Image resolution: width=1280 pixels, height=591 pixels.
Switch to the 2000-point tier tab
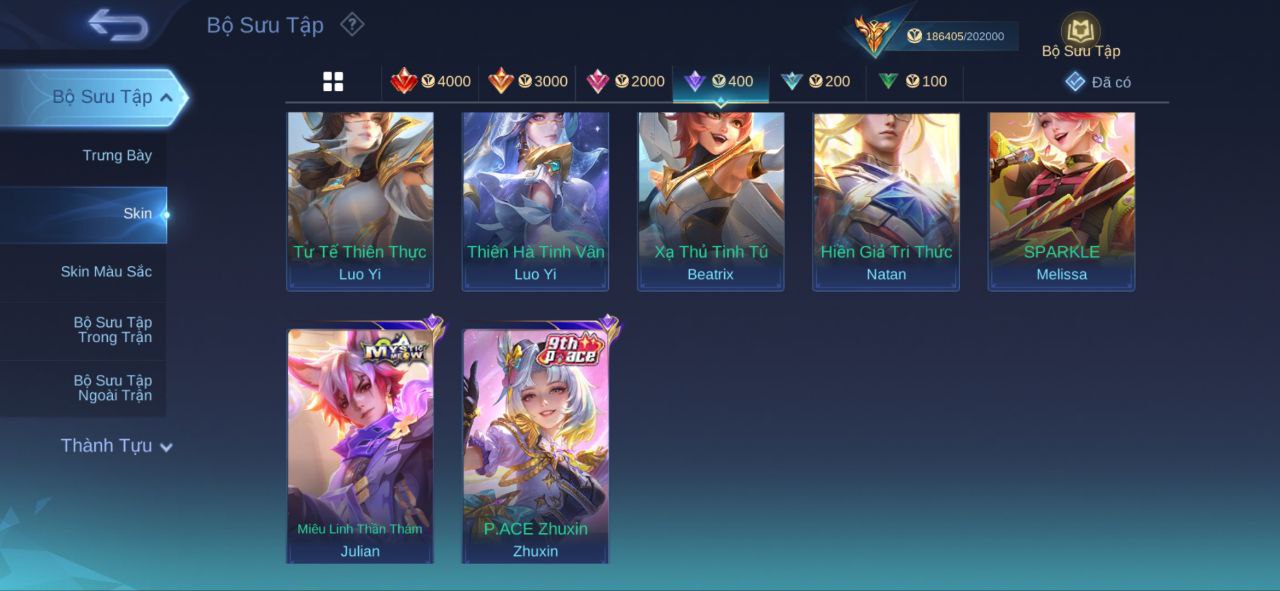click(x=625, y=82)
